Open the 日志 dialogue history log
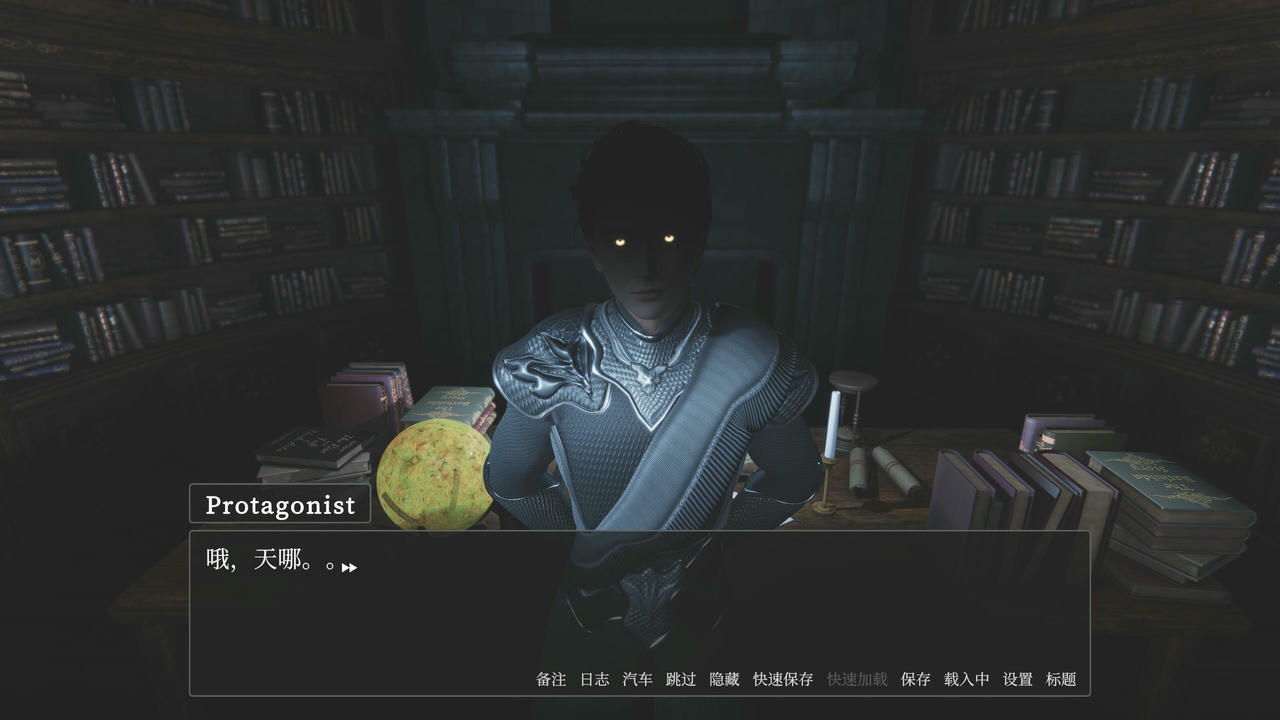1280x720 pixels. coord(597,678)
